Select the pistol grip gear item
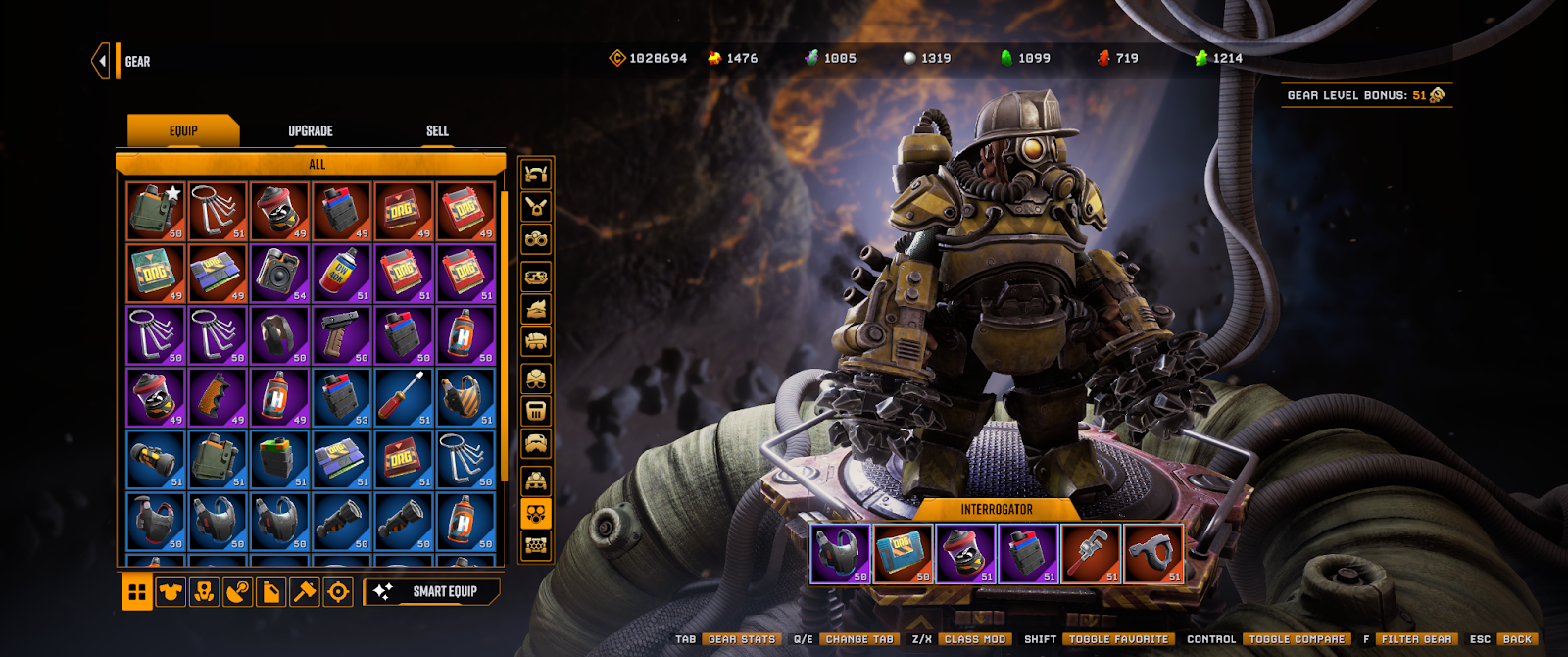1568x657 pixels. pos(342,335)
